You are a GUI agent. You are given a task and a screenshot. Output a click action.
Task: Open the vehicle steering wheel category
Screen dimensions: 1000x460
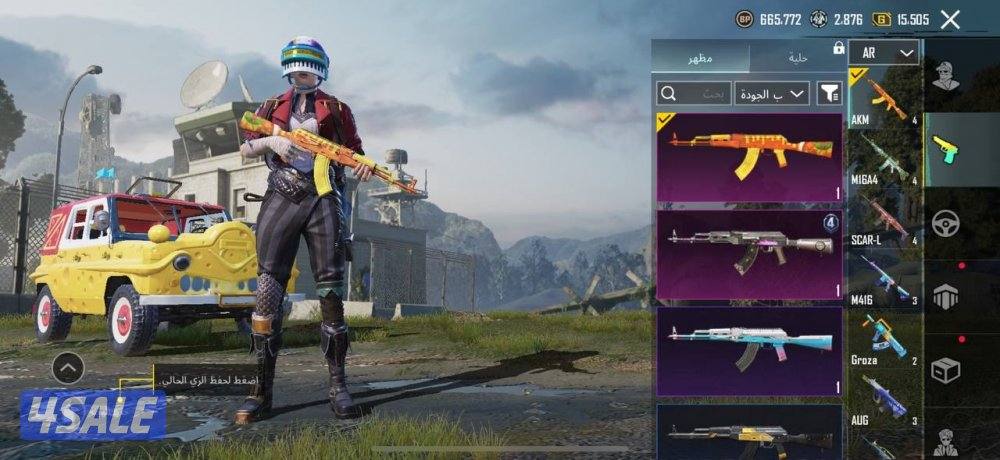pos(944,223)
